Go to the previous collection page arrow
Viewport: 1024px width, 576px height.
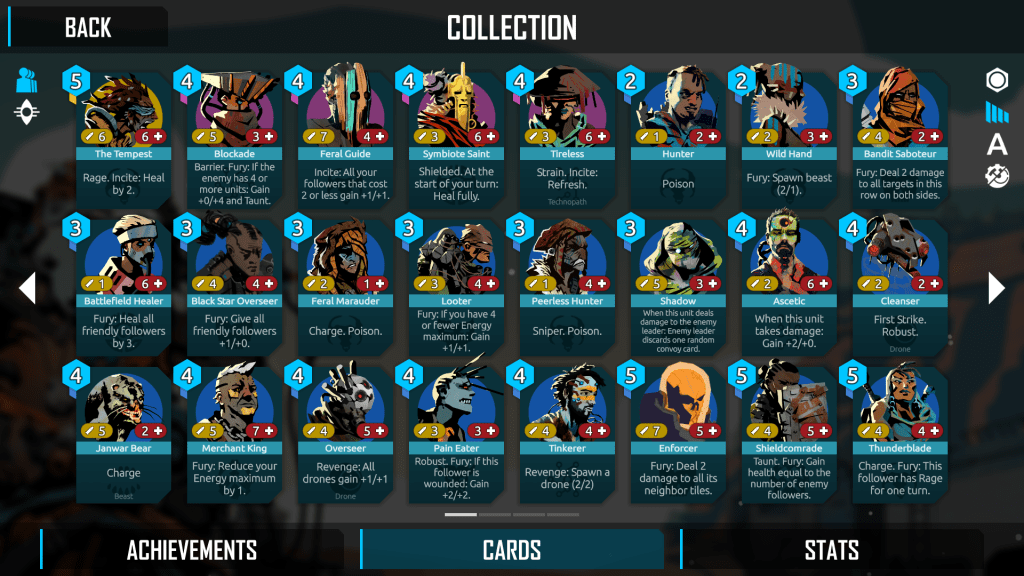click(x=27, y=288)
